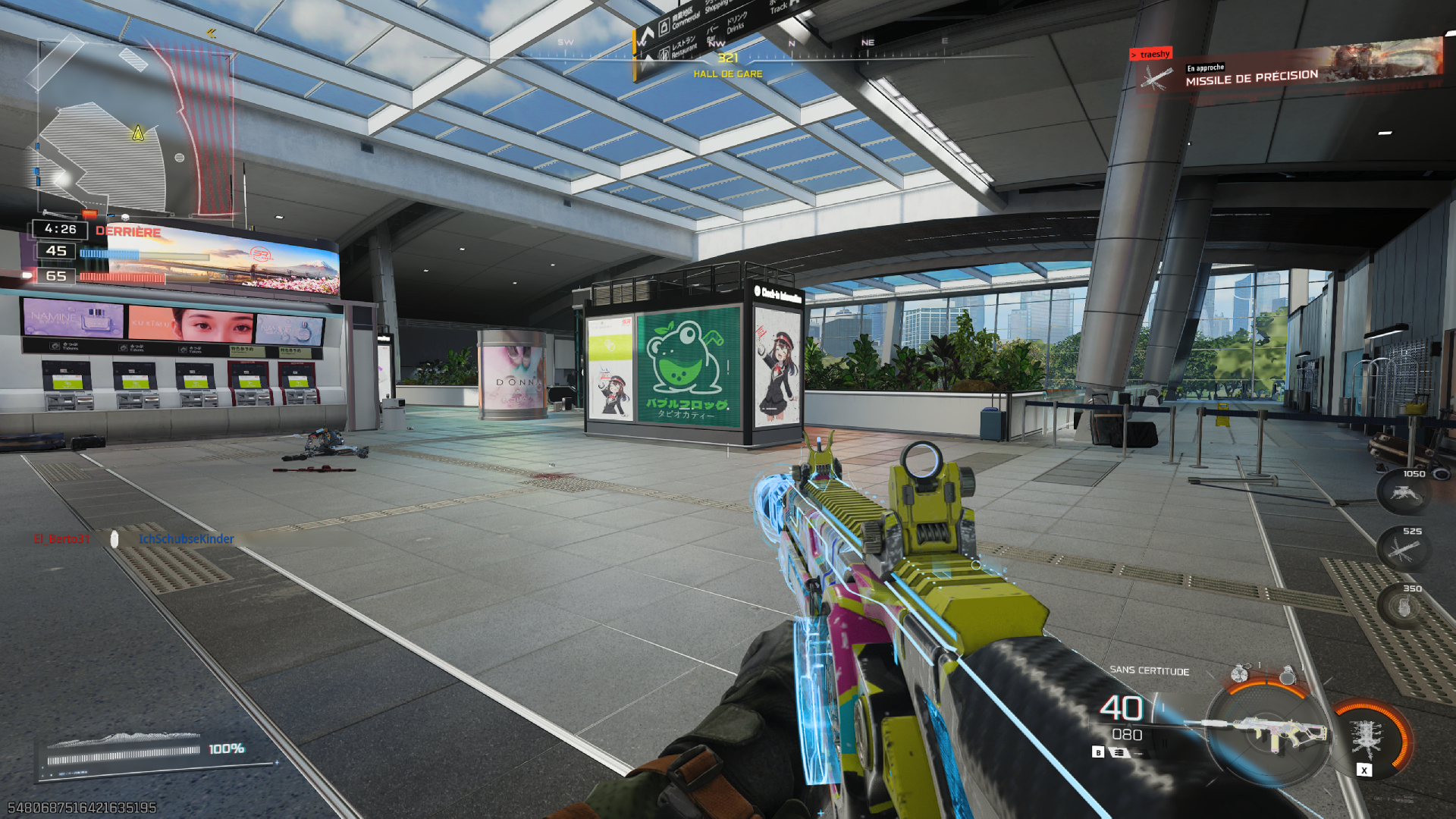Select the tactical grenade icon
Screen dimensions: 1456x819
[x=1240, y=673]
